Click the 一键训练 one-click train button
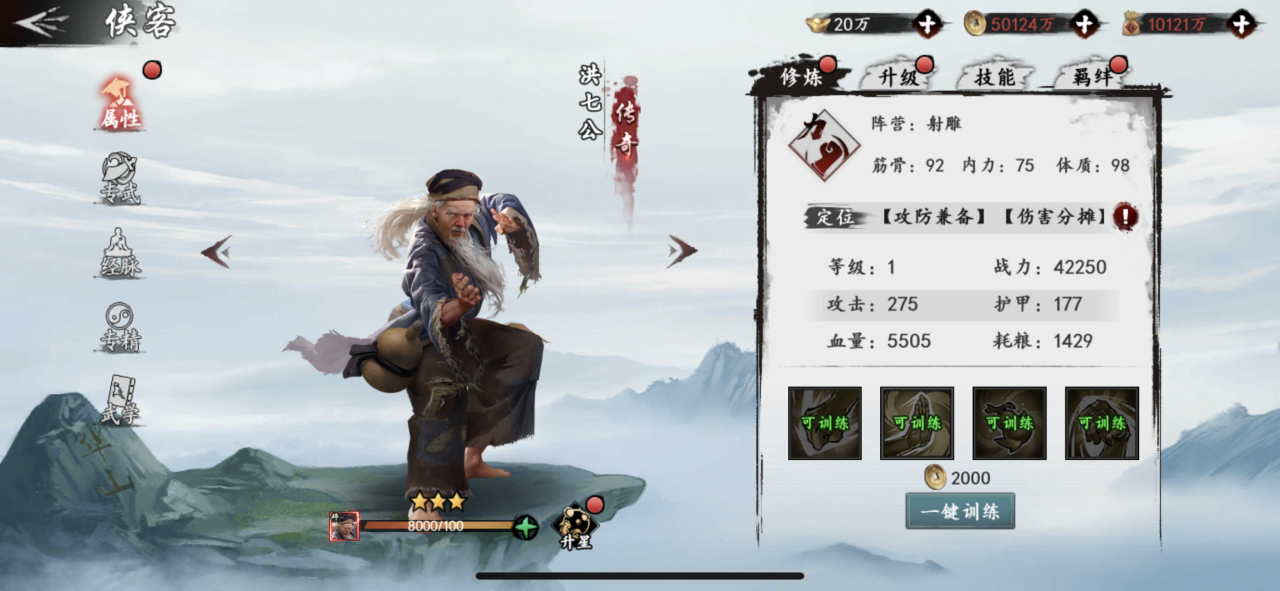Screen dimensions: 1280x591 coord(960,511)
